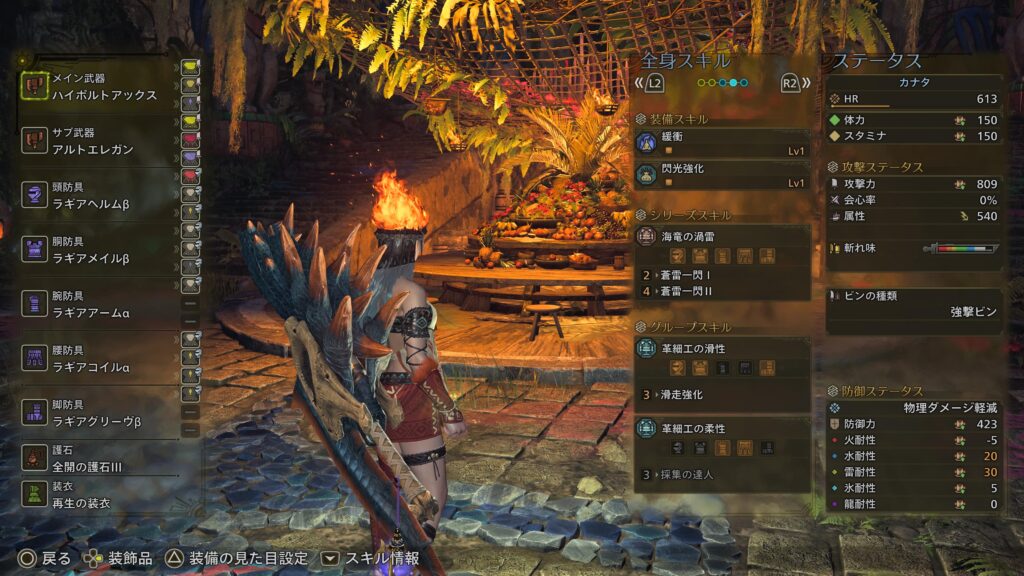Show the 緩衝 equipment skill
Image resolution: width=1024 pixels, height=576 pixels.
click(722, 143)
